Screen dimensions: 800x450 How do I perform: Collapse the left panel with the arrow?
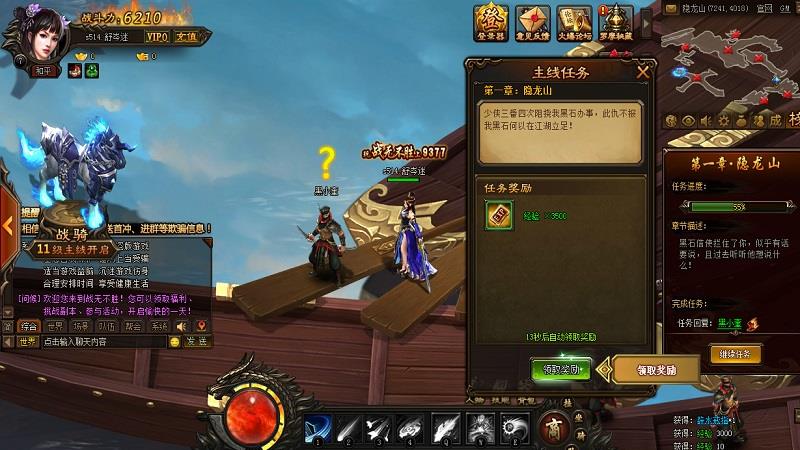point(7,225)
